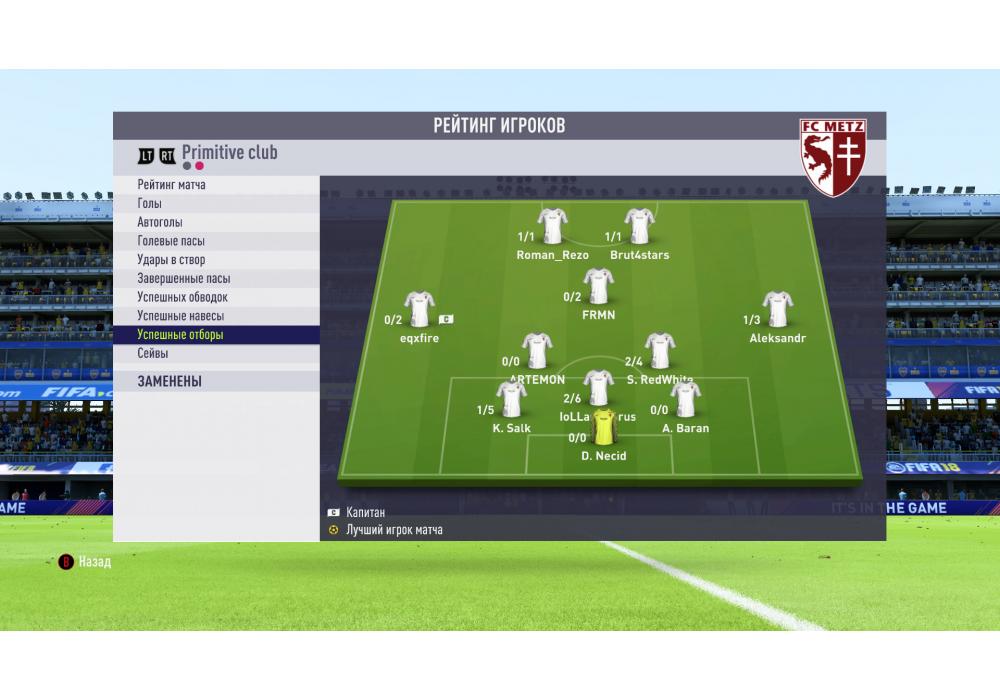Pick player Brut4stars on the pitch
The height and width of the screenshot is (700, 1000).
click(x=639, y=226)
